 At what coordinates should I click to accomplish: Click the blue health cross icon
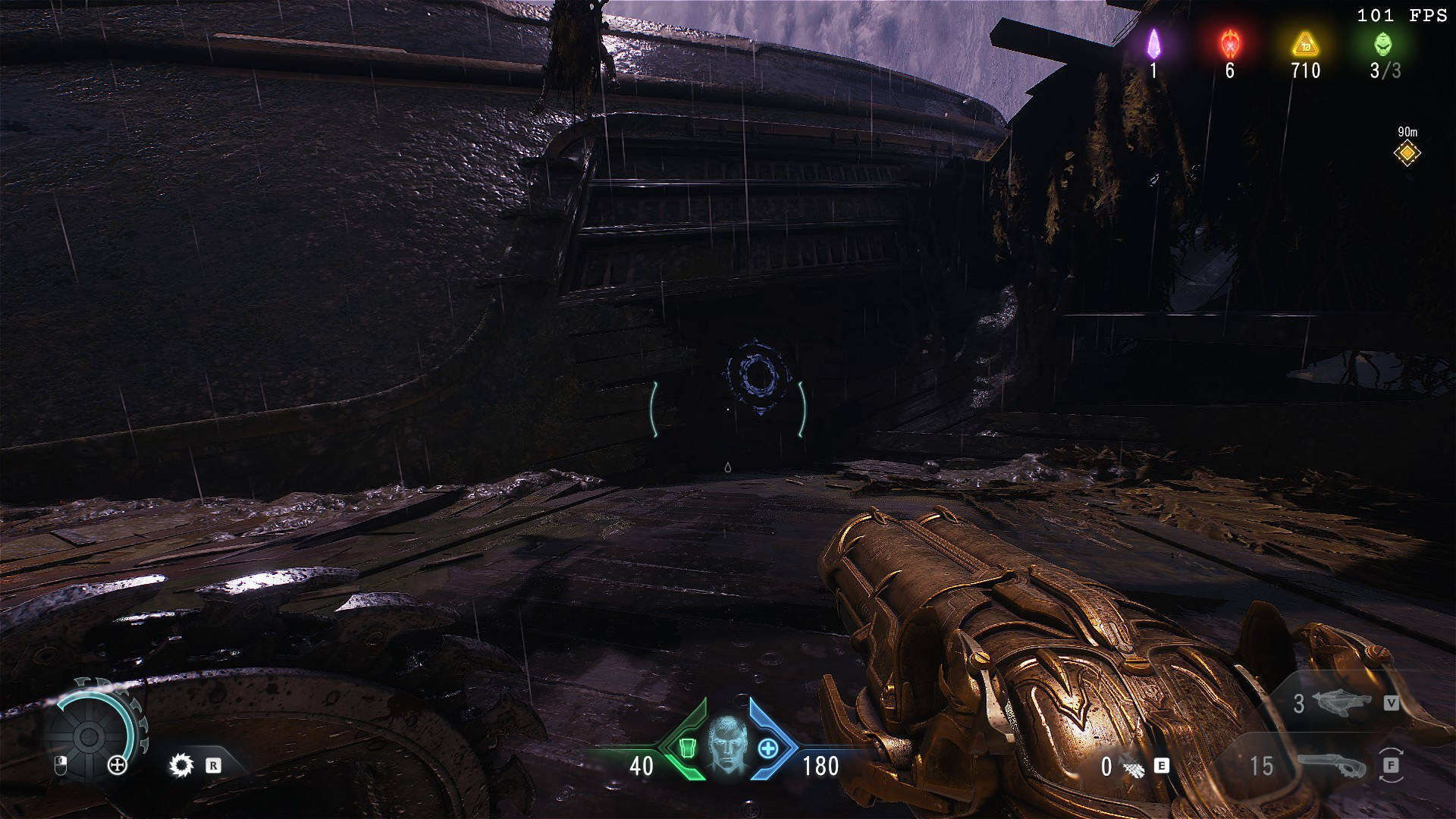[x=767, y=749]
